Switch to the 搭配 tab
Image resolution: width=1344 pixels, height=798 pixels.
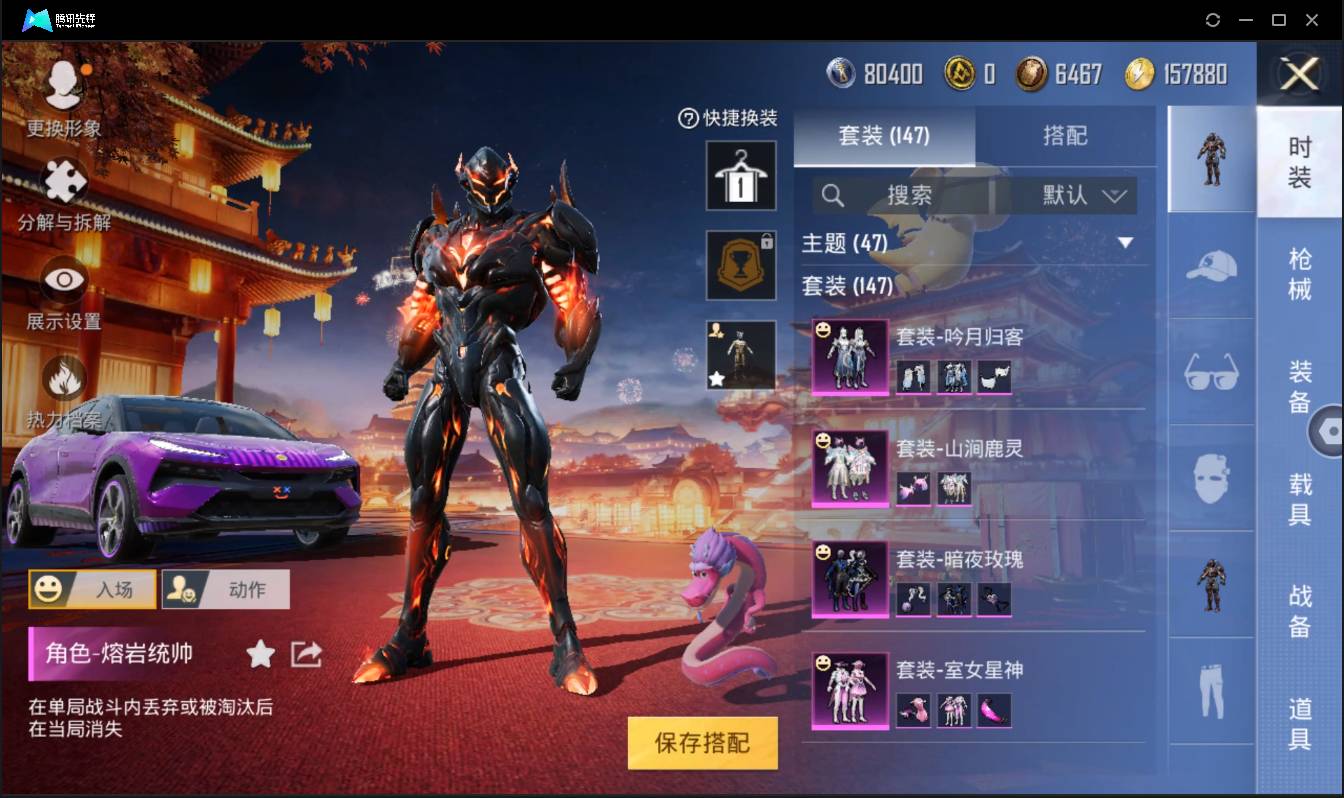point(1066,136)
